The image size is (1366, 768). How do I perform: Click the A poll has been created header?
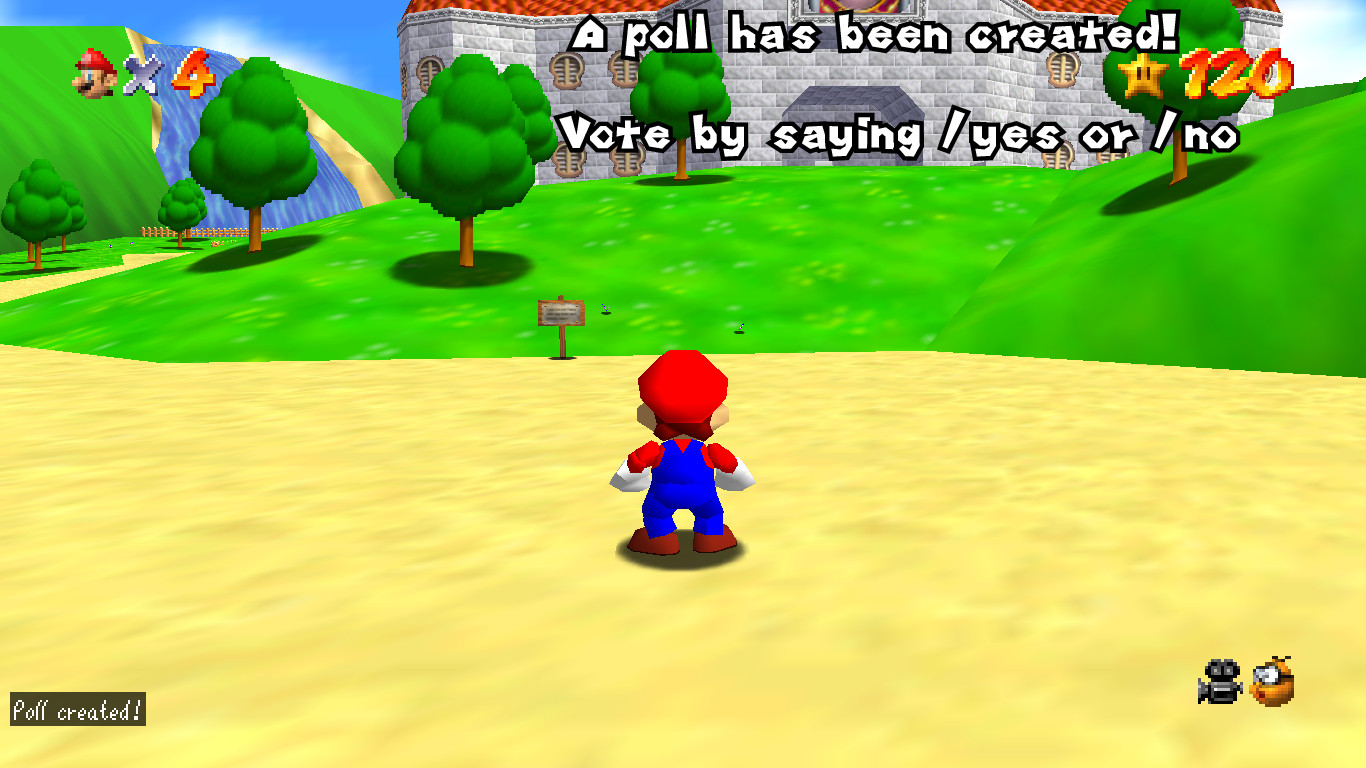tap(875, 32)
